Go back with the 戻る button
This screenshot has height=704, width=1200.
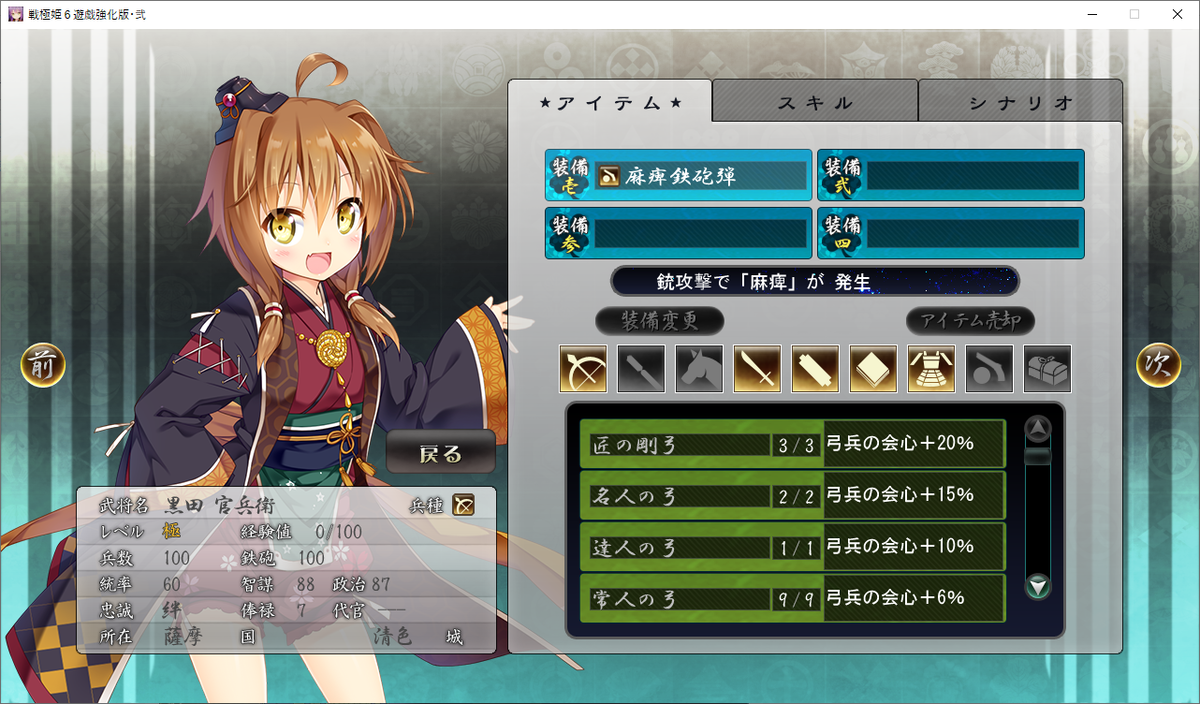click(441, 453)
